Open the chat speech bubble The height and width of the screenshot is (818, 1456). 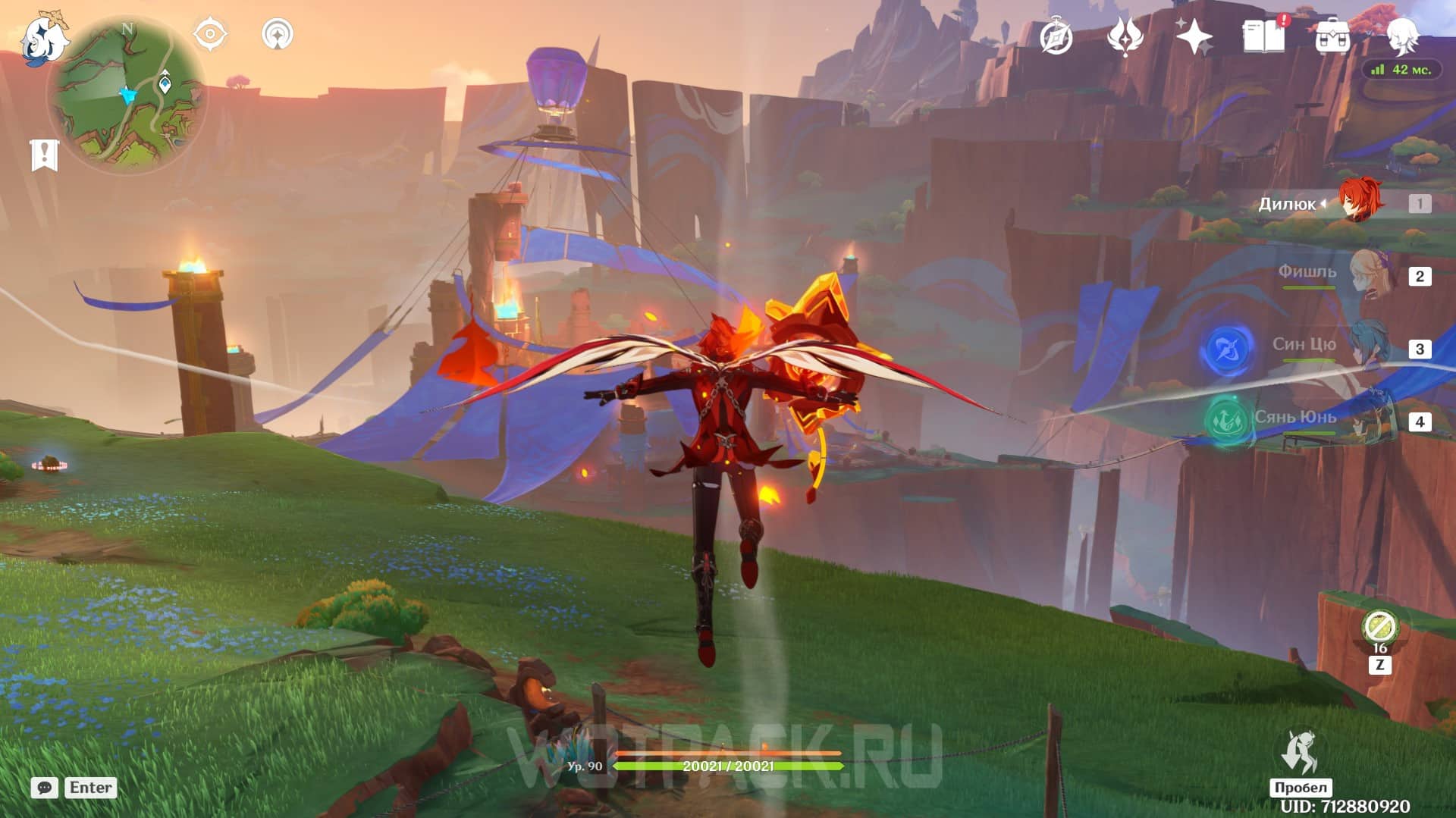pos(45,788)
